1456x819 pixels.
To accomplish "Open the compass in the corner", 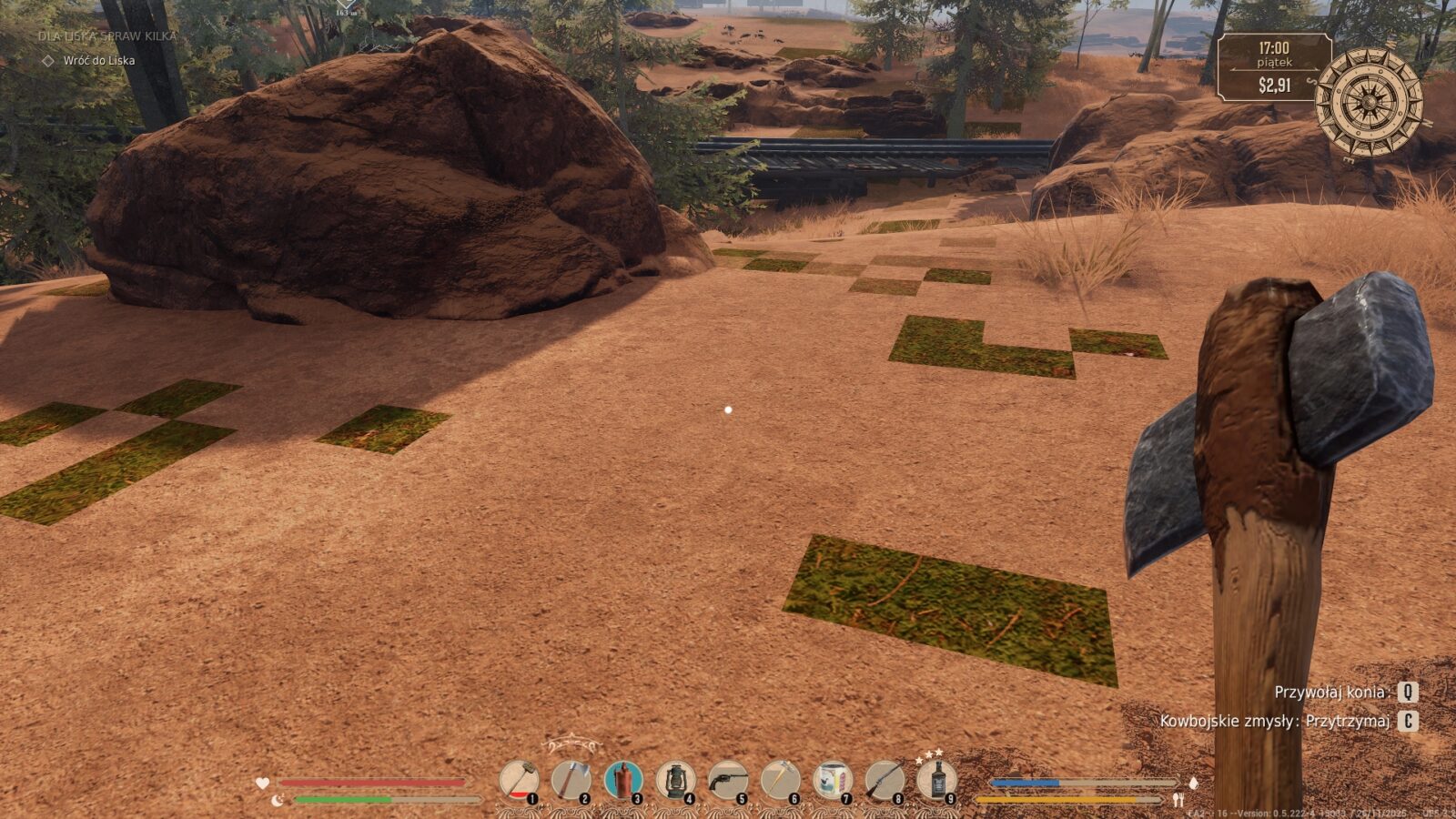I will tap(1369, 102).
